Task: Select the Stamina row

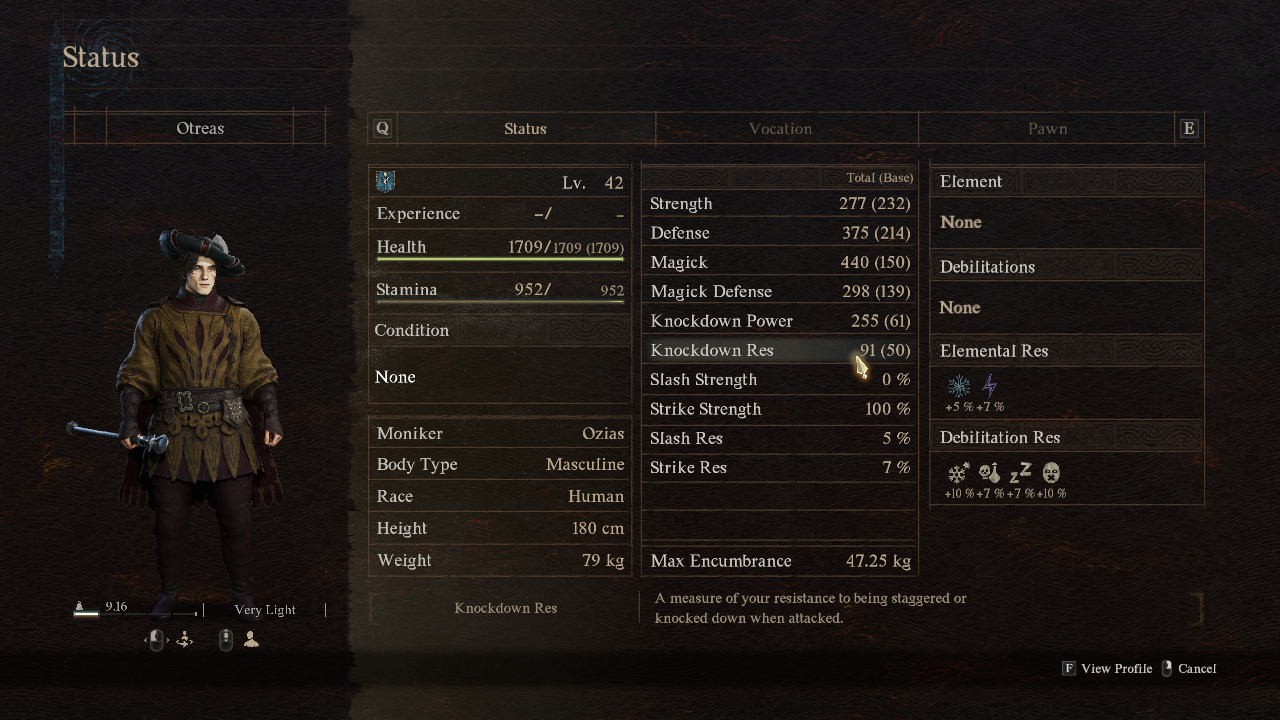Action: (x=500, y=290)
